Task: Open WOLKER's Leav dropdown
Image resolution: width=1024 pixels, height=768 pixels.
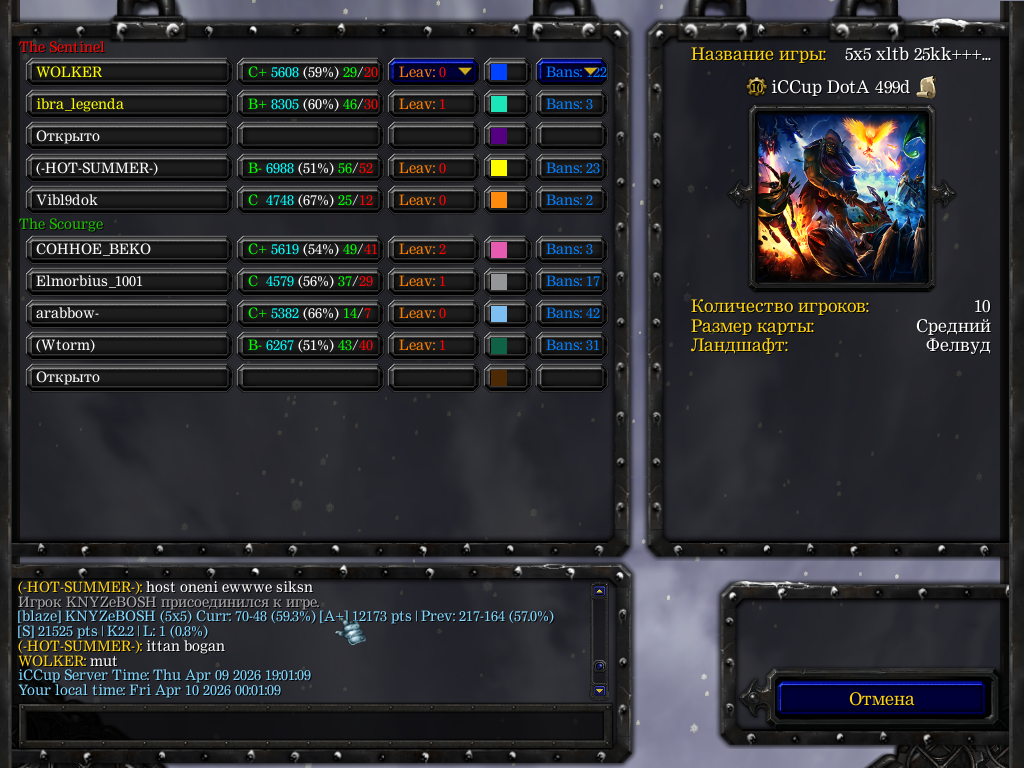Action: 433,72
